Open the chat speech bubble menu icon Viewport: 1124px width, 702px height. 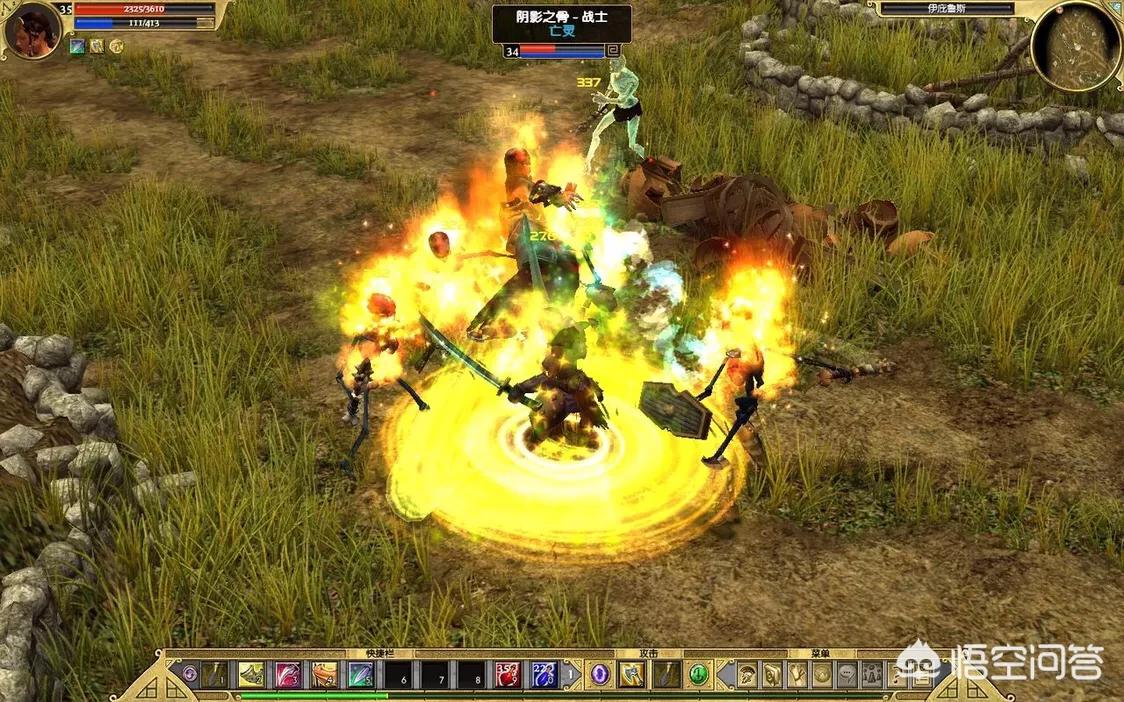(847, 675)
